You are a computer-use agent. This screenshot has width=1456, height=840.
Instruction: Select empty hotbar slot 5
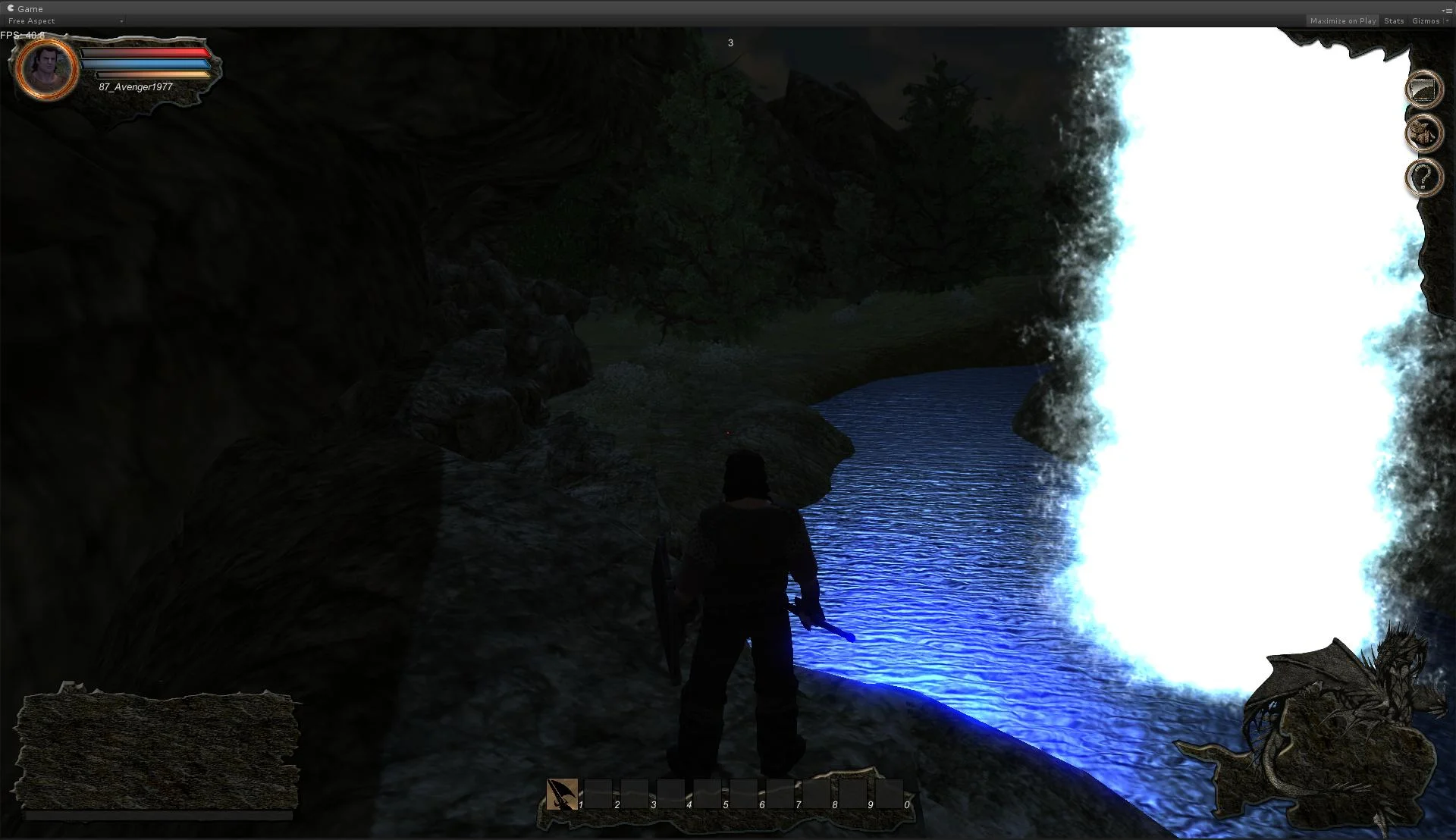click(707, 795)
